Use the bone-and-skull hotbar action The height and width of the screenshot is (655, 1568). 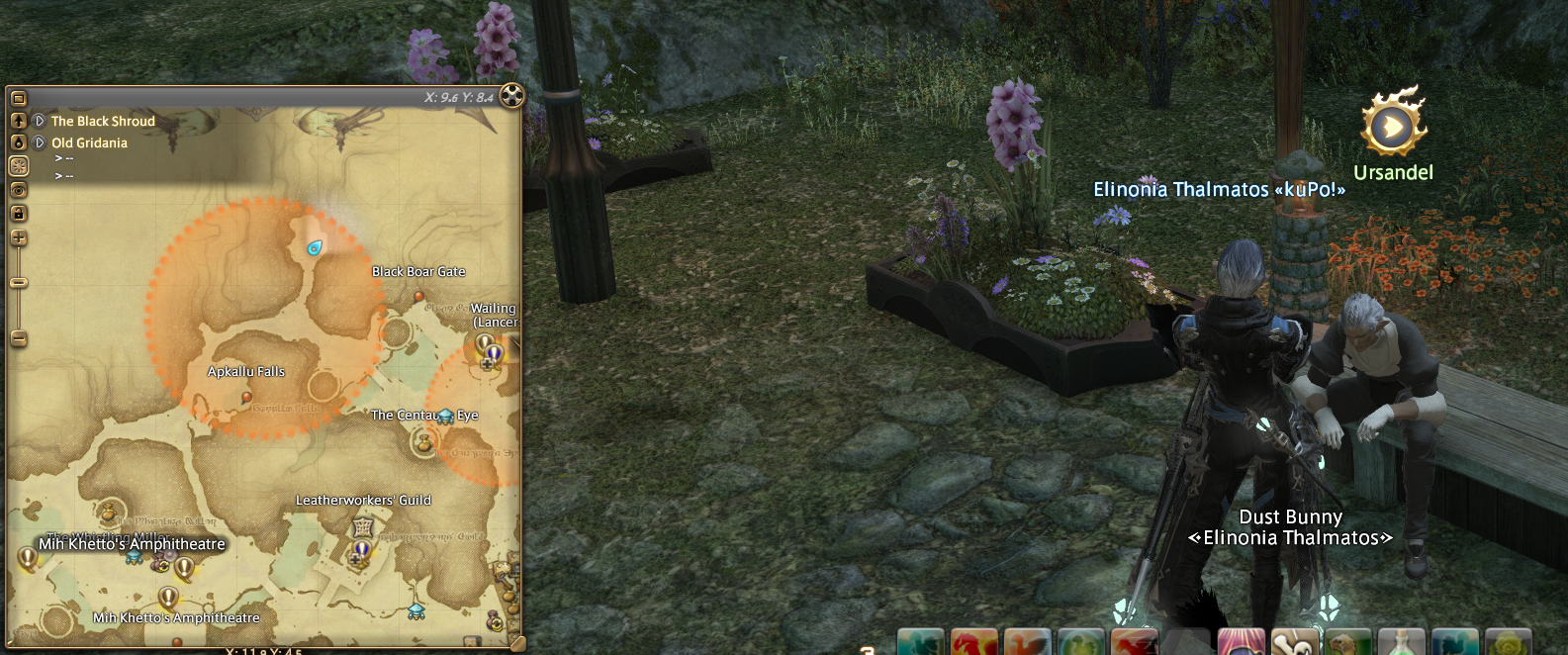point(1294,643)
